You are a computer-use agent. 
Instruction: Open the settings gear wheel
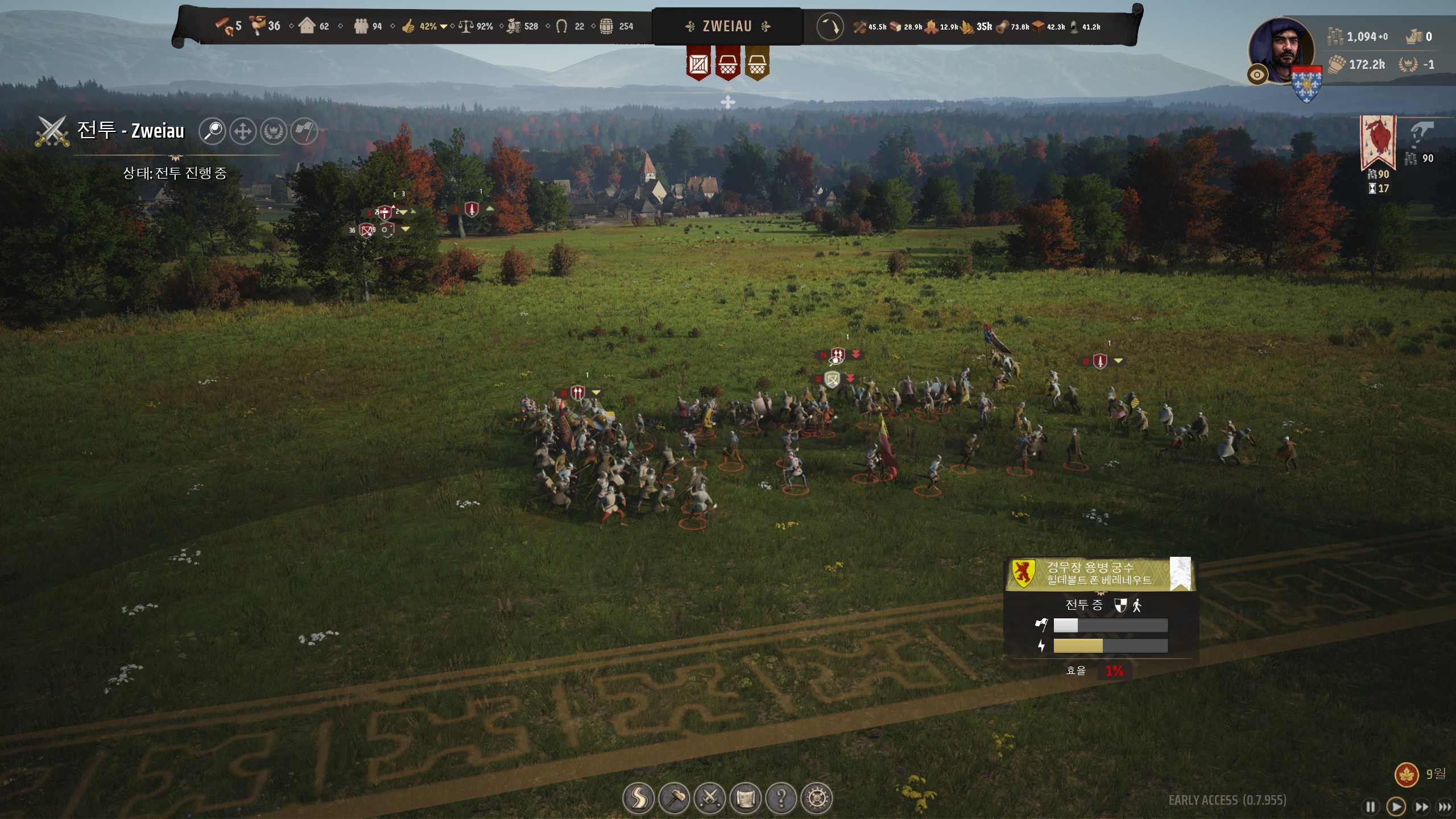point(817,799)
